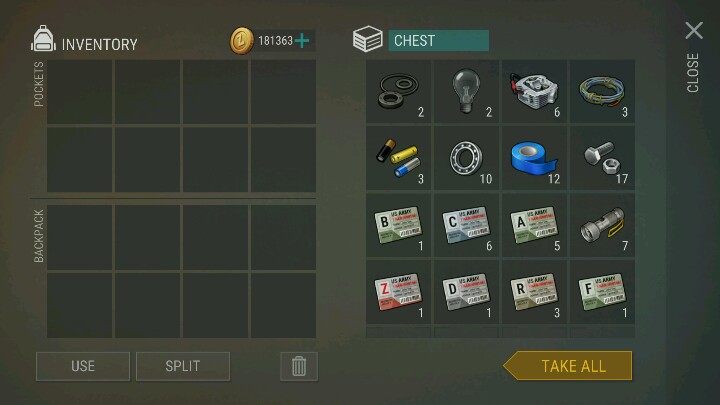Add coins with the plus button
The width and height of the screenshot is (720, 405).
303,41
